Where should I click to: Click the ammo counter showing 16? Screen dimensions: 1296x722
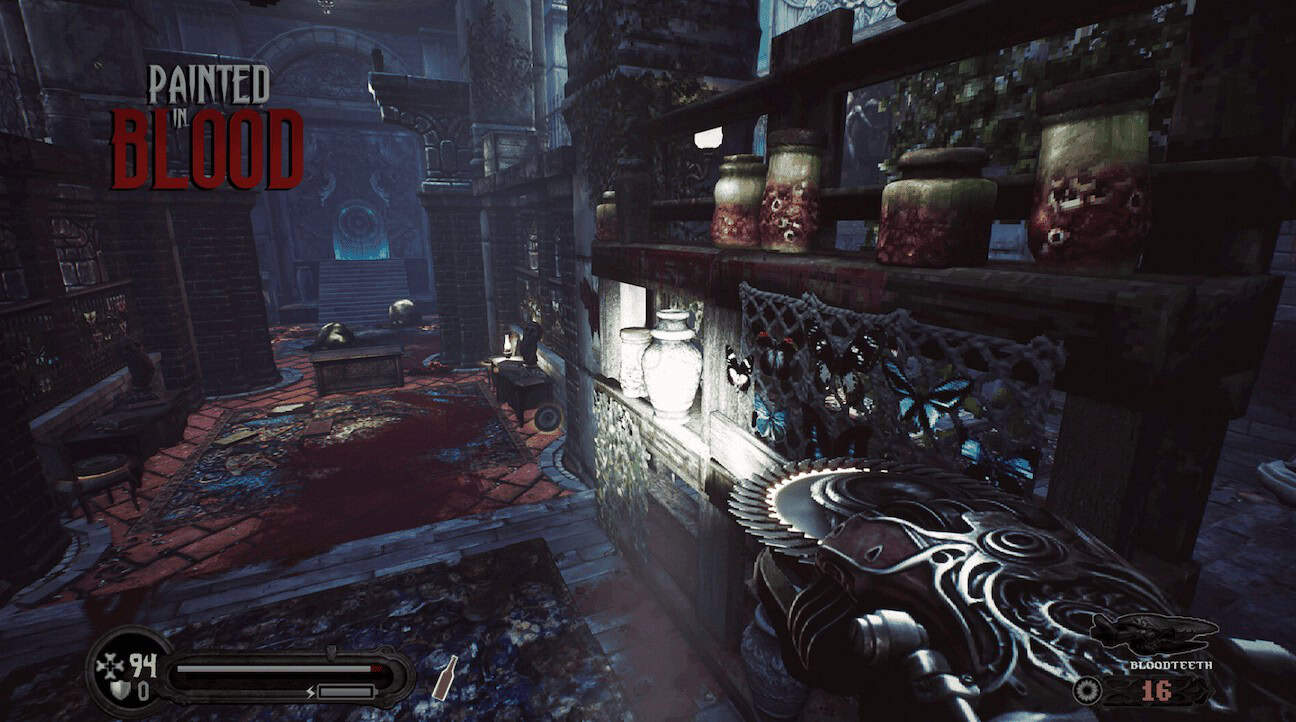pos(1156,690)
